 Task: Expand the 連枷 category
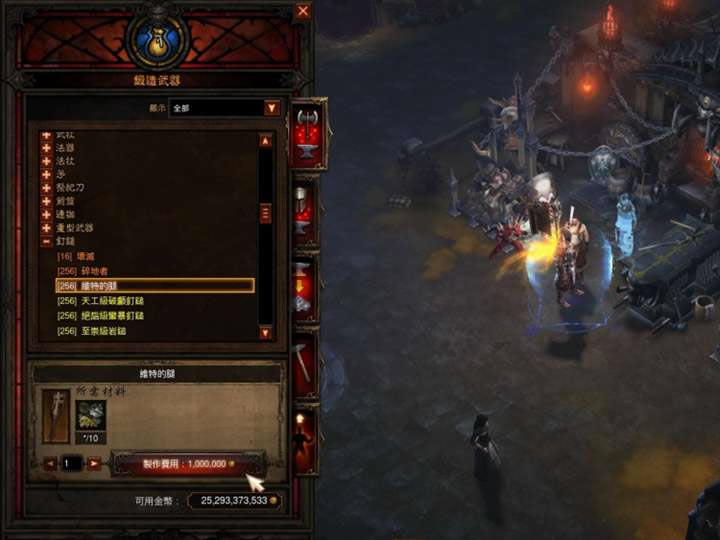pos(46,214)
